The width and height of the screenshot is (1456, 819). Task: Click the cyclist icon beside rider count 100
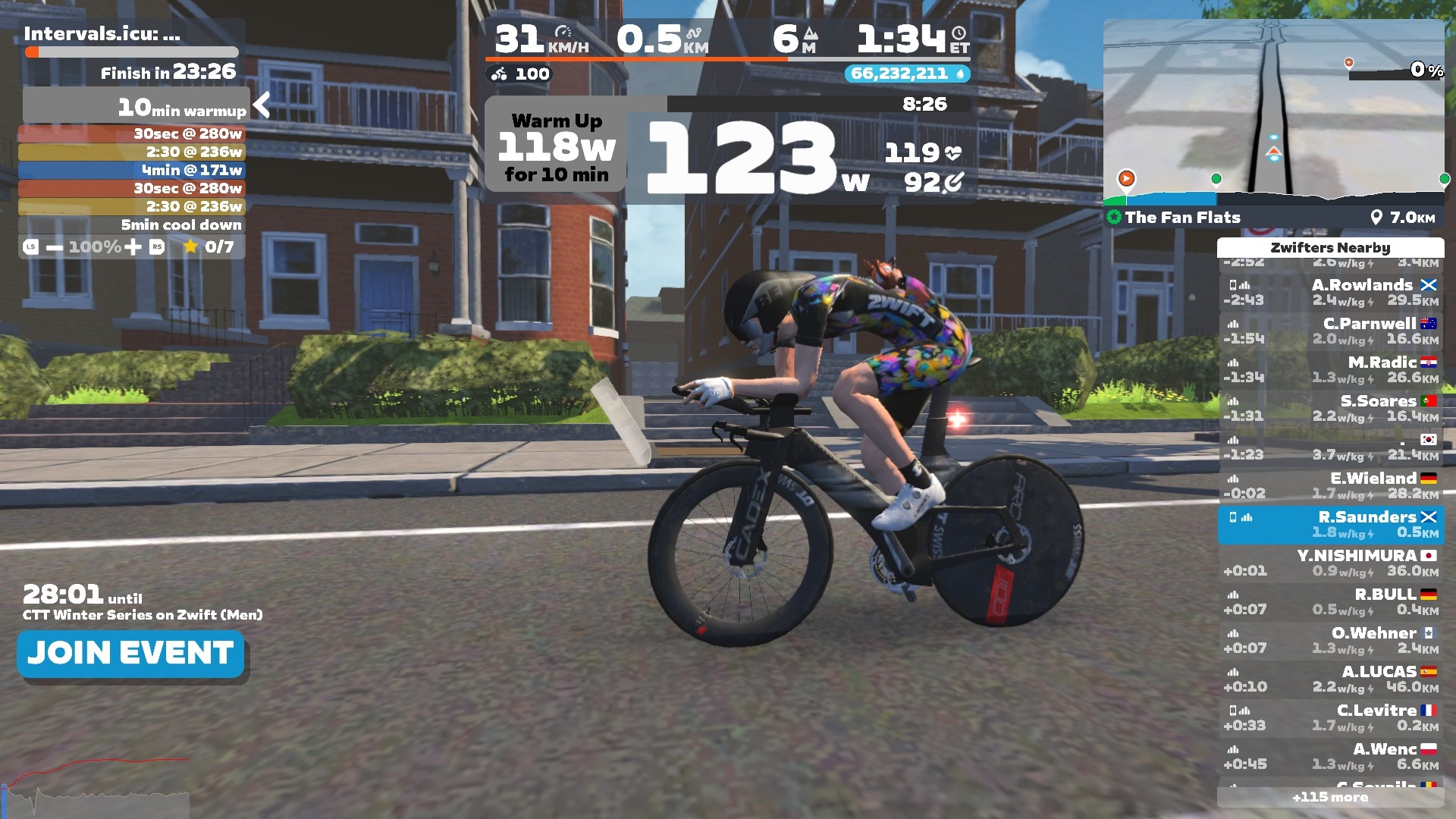[498, 74]
